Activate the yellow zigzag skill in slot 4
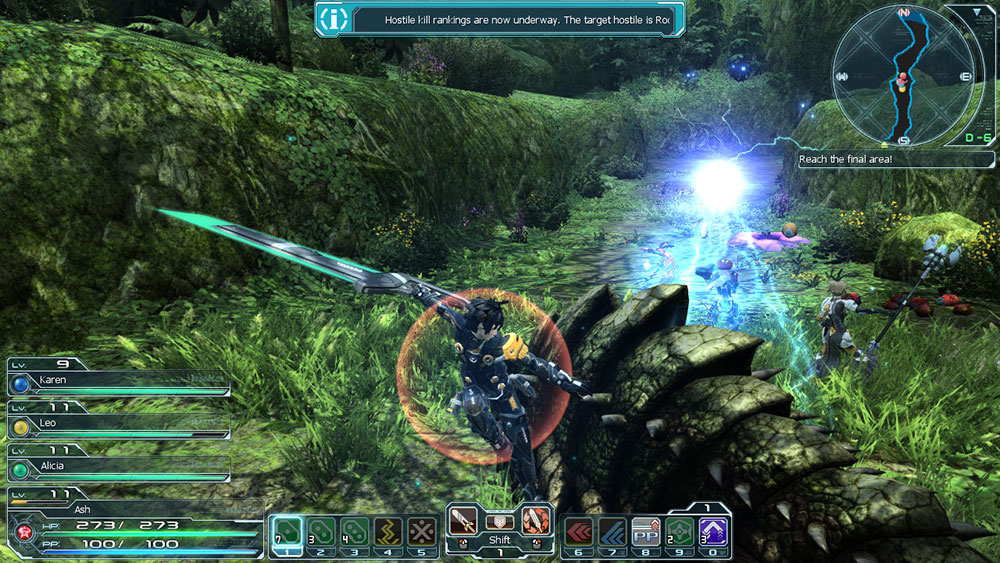Screen dimensions: 1000x563 (x=389, y=530)
